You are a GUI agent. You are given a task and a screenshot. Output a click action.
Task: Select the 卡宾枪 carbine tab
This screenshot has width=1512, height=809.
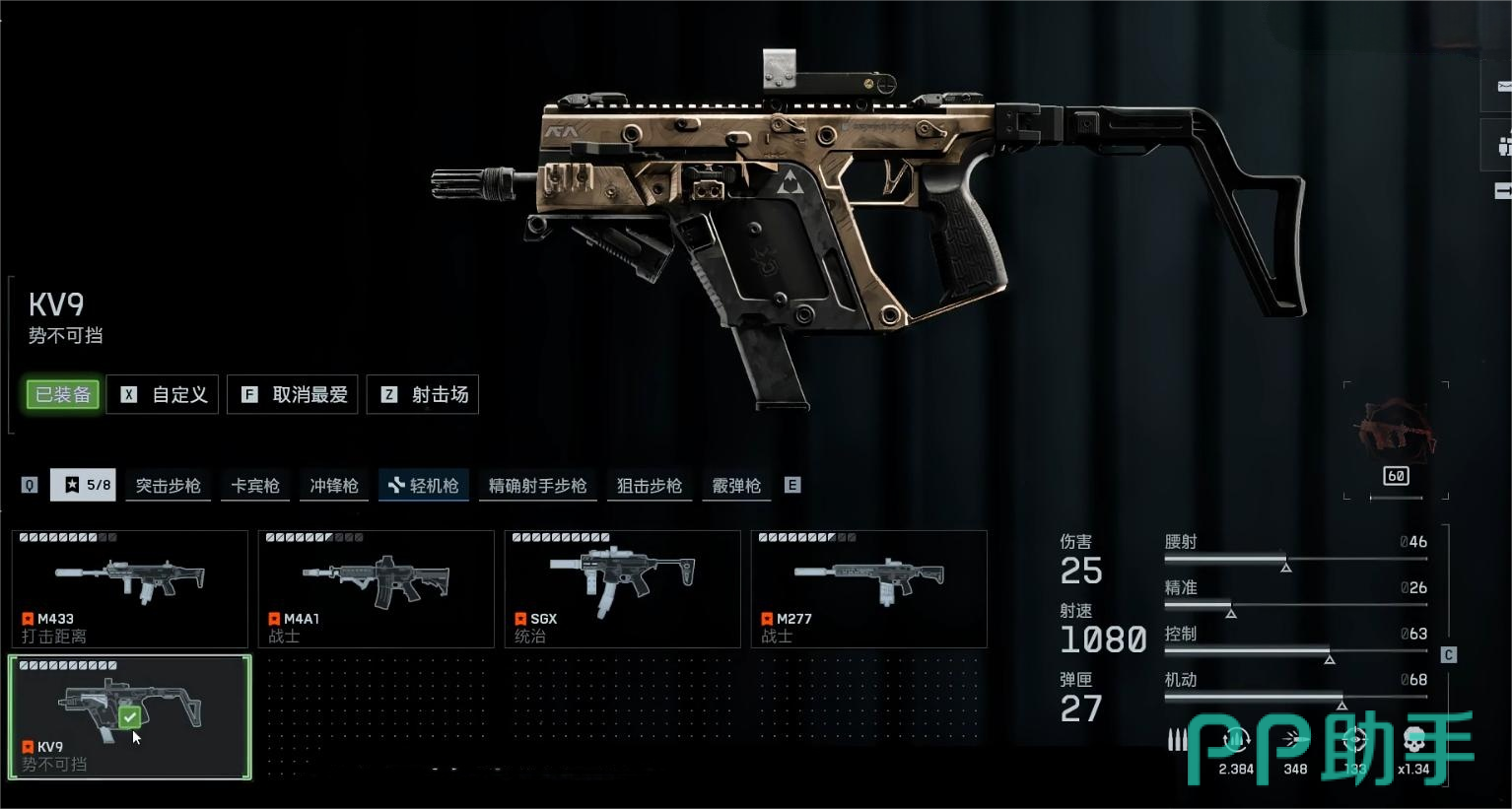255,486
